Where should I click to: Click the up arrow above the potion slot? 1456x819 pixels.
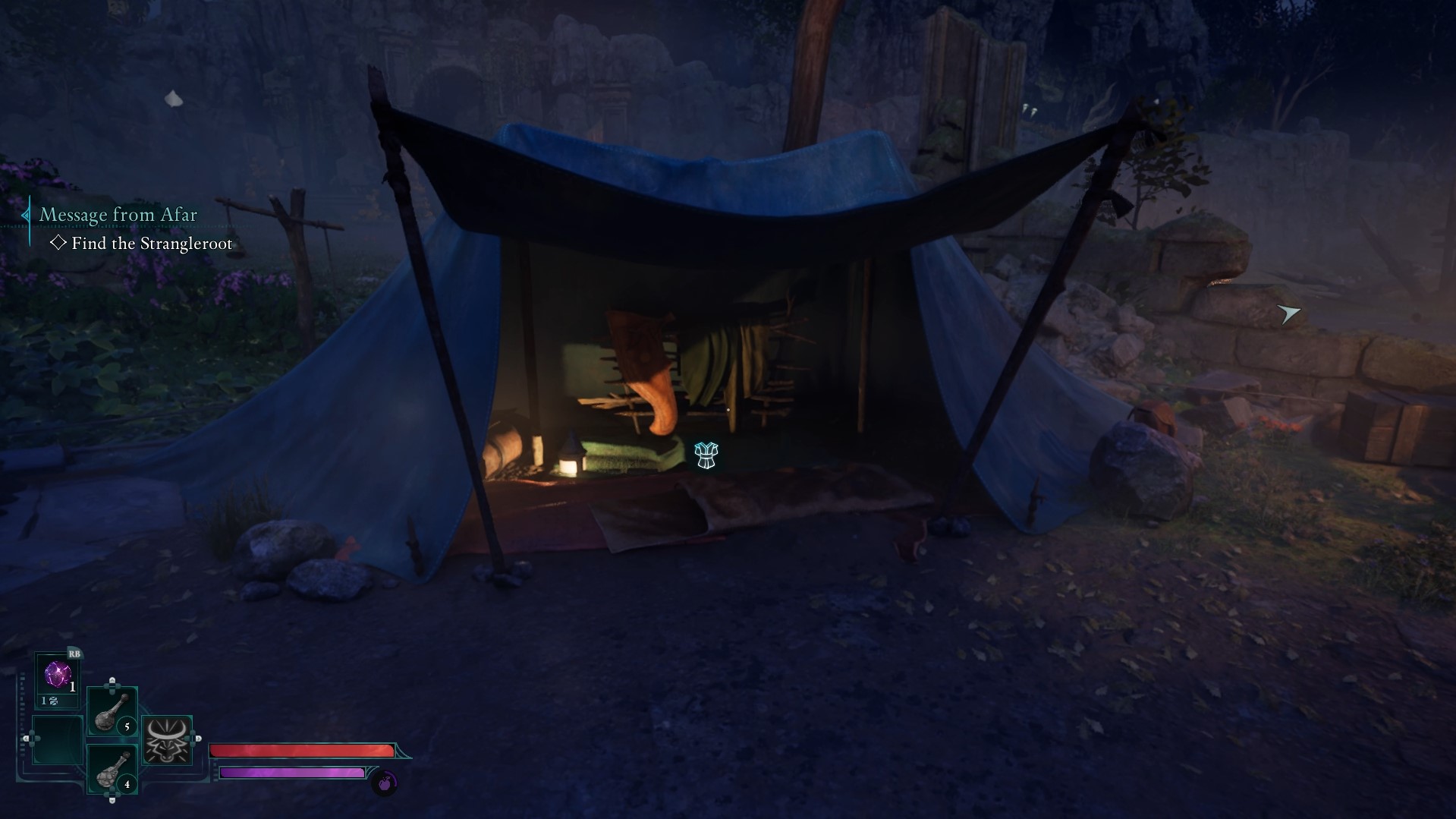point(112,681)
